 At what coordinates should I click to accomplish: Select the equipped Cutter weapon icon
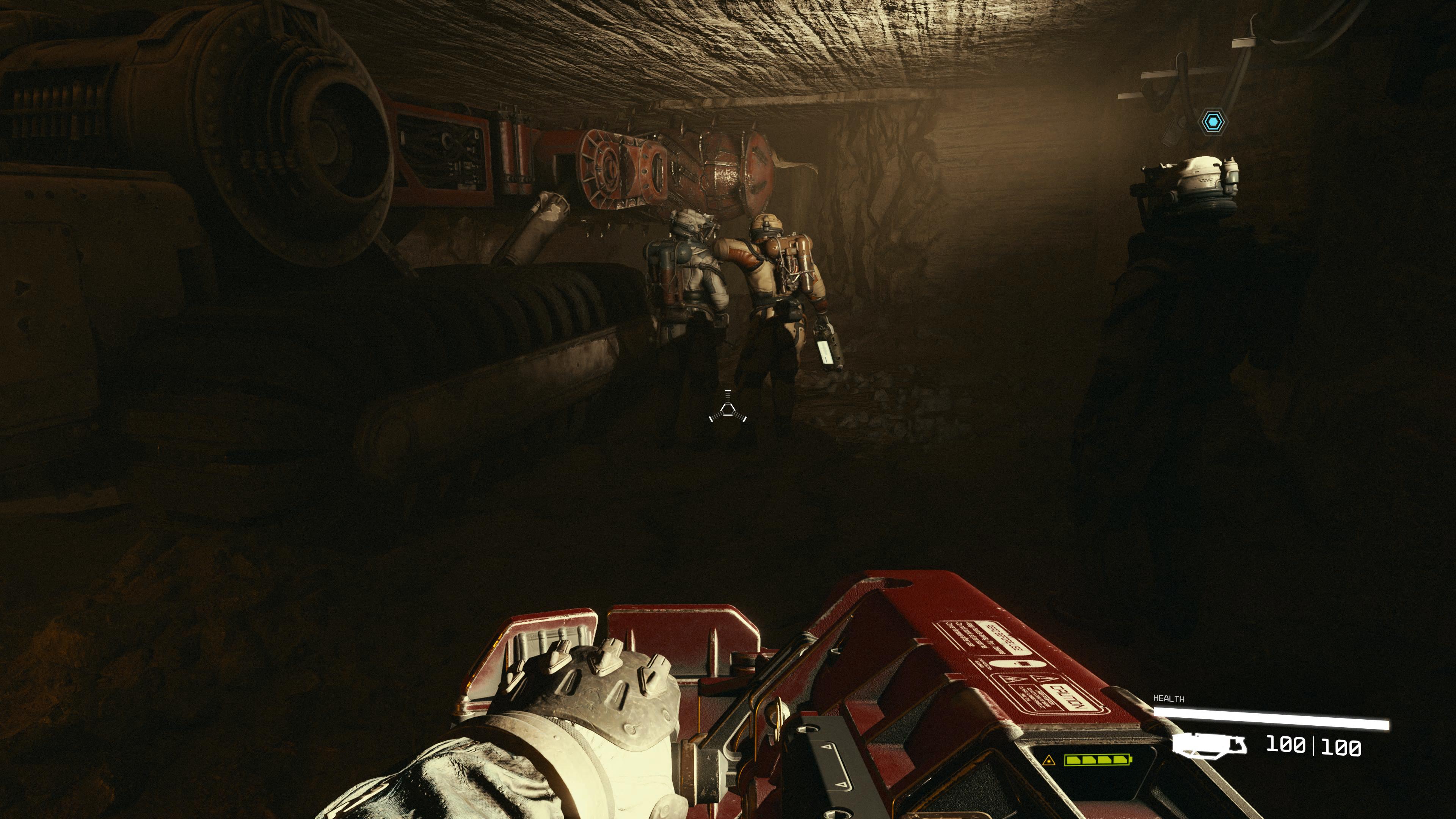tap(1209, 745)
